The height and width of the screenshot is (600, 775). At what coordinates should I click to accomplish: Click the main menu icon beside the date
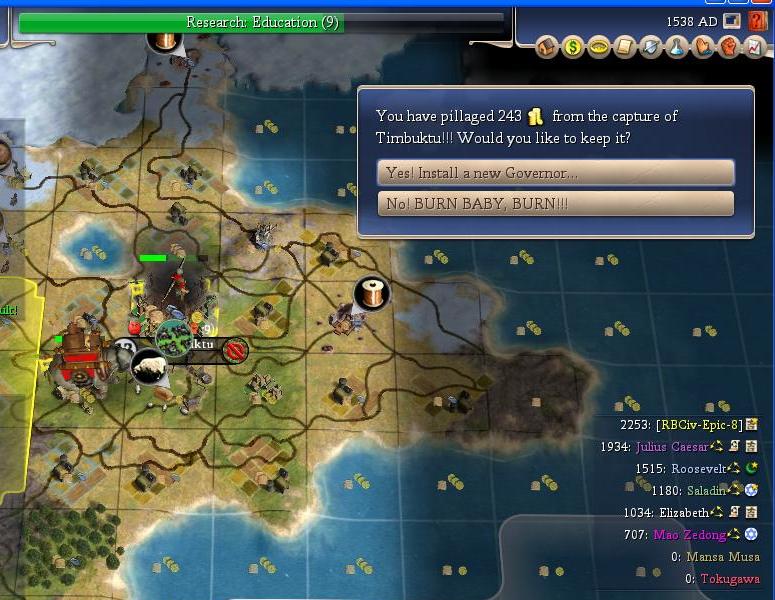(x=733, y=20)
